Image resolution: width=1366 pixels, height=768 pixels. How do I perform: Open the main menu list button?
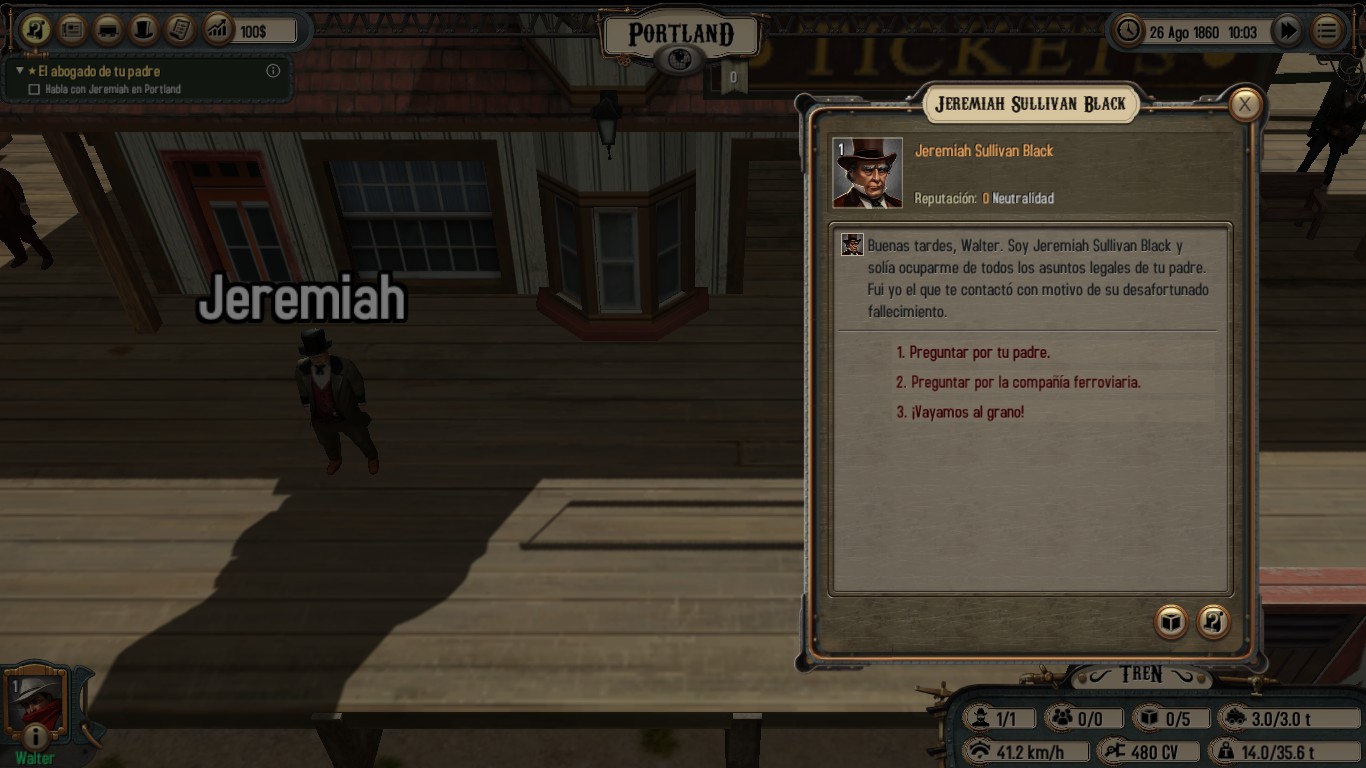click(x=1327, y=31)
